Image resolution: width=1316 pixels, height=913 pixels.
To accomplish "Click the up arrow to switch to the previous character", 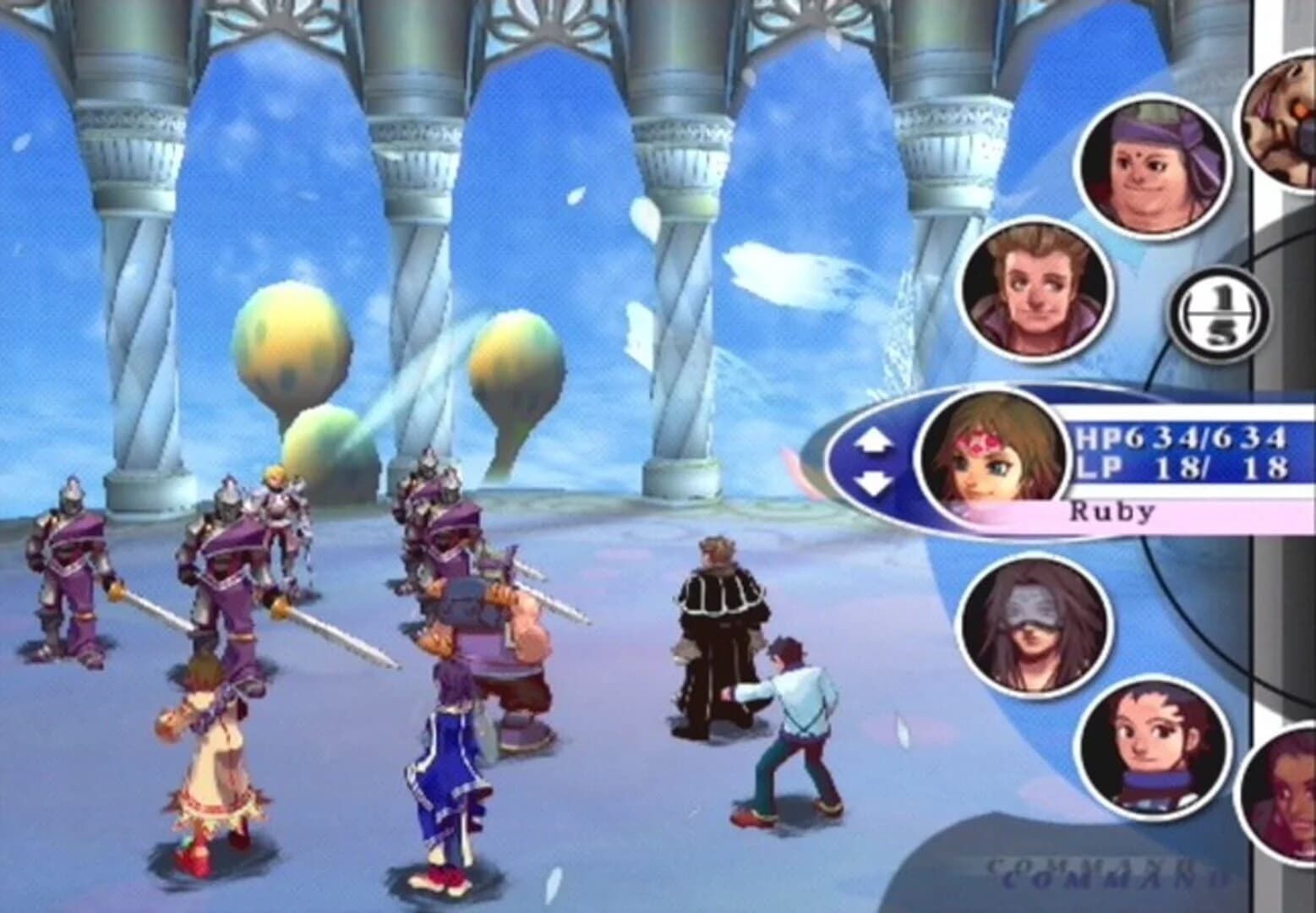I will (x=874, y=438).
